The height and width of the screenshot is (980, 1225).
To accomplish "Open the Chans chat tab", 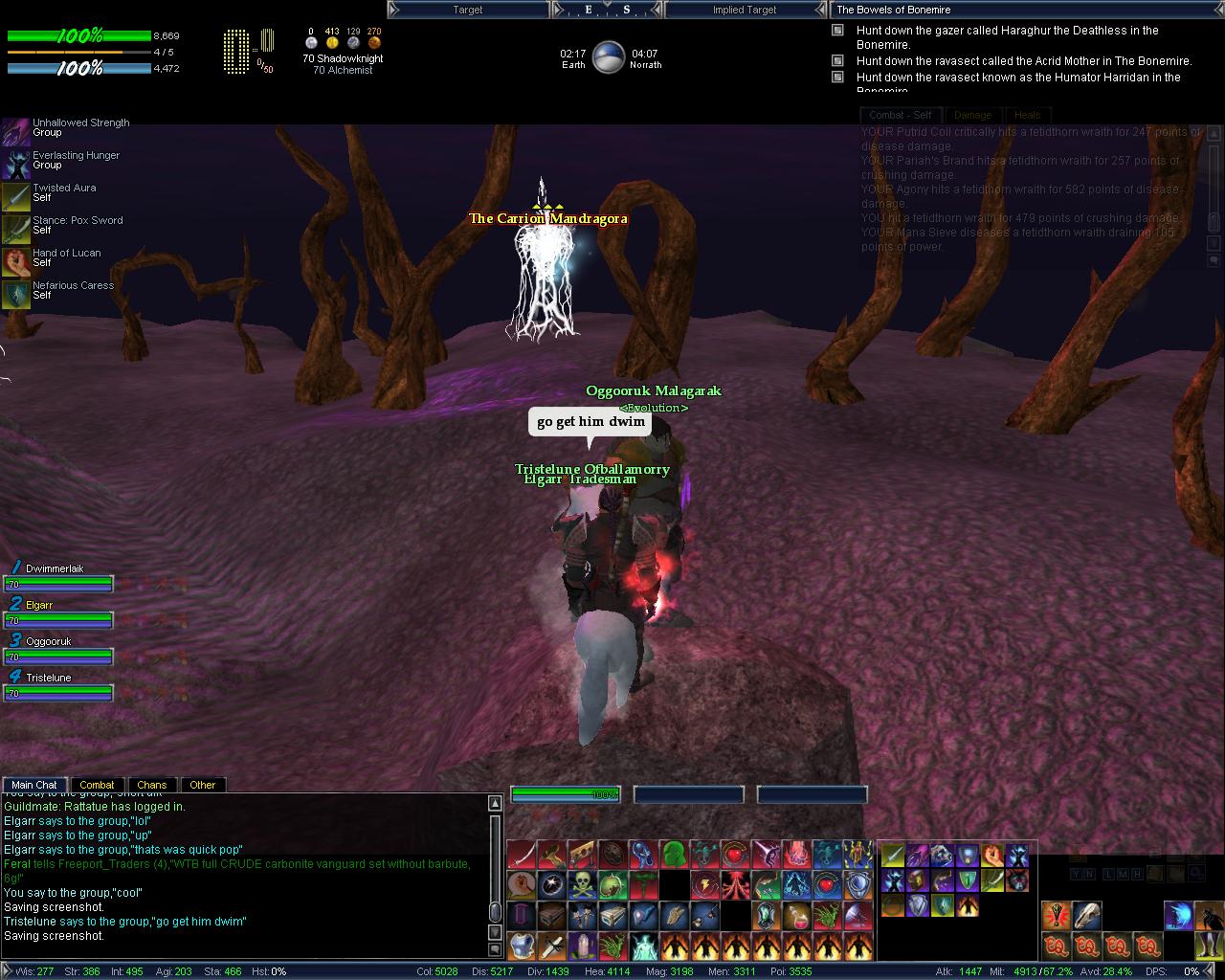I will [x=151, y=785].
